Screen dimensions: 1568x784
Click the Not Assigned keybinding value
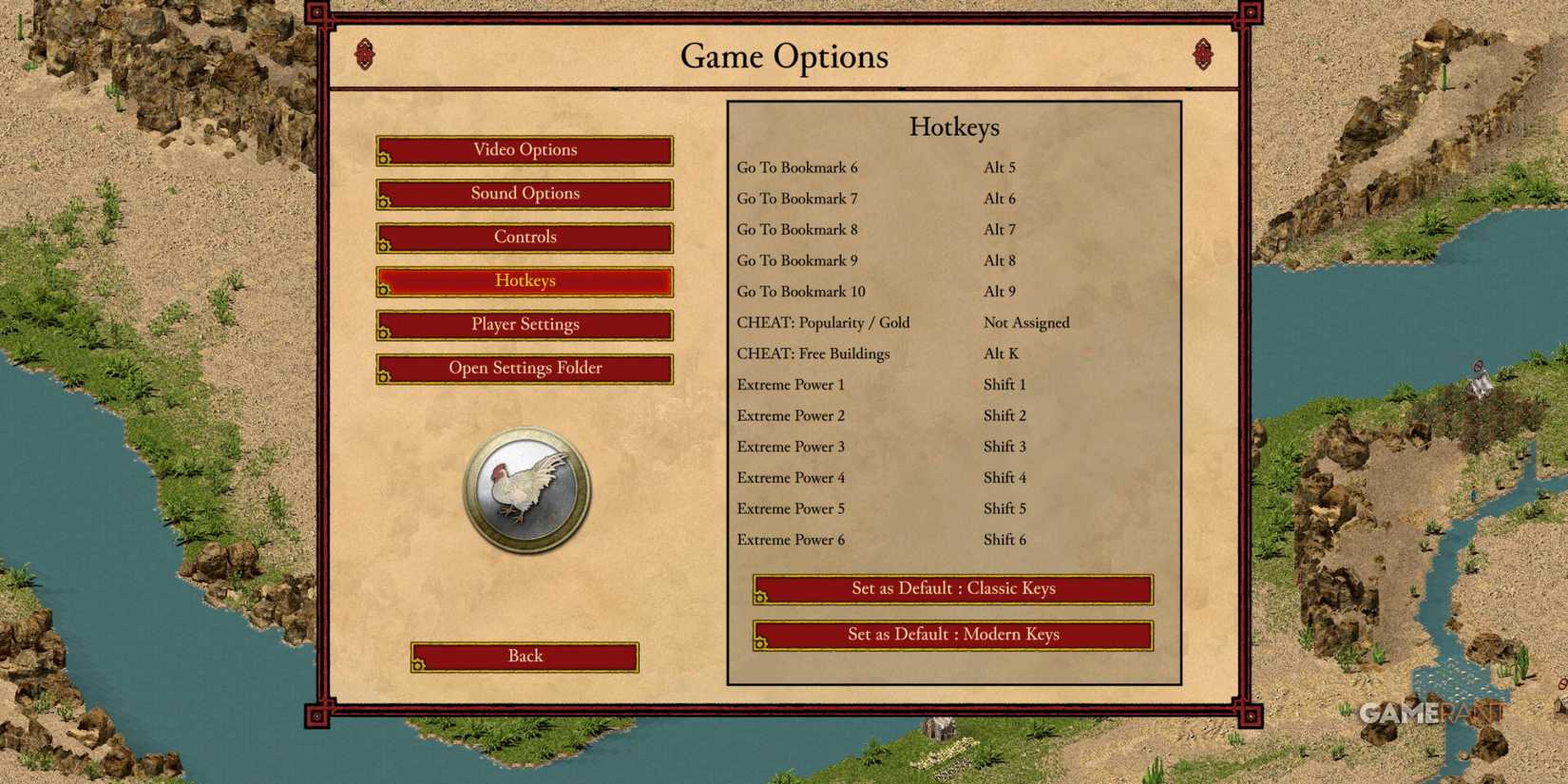[1025, 322]
